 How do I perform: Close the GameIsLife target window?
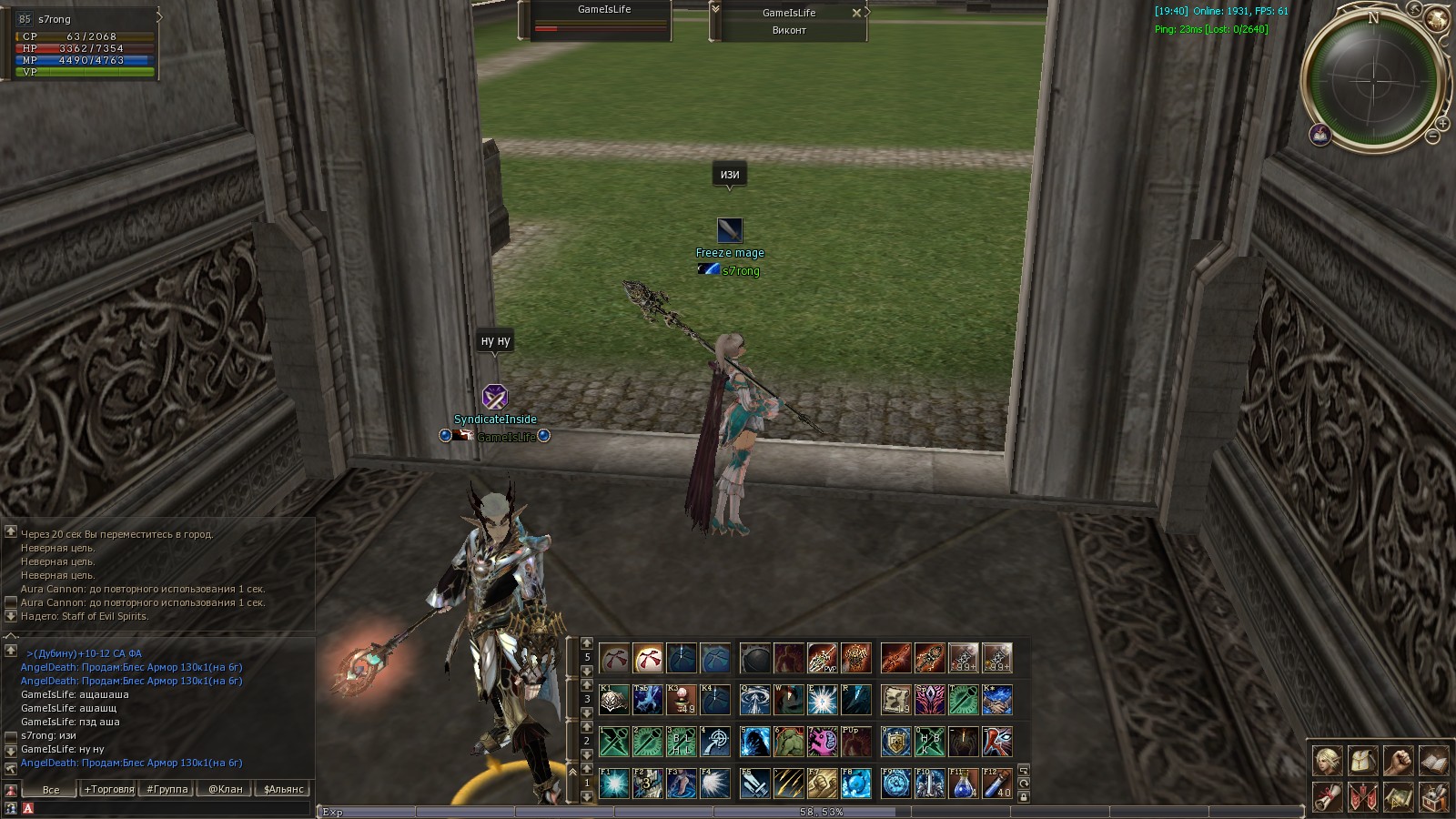(855, 13)
